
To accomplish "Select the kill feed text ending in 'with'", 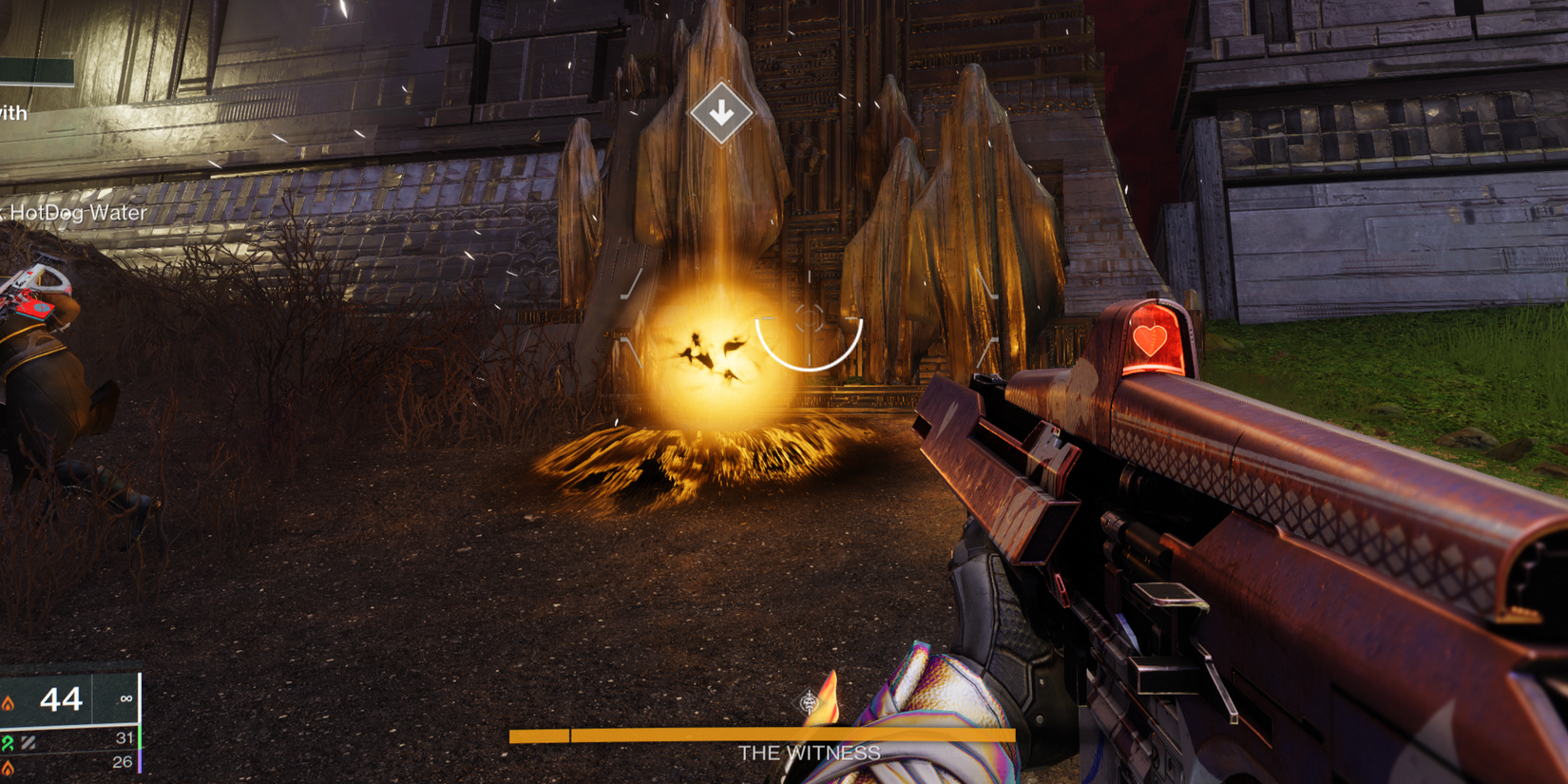I will (x=11, y=113).
